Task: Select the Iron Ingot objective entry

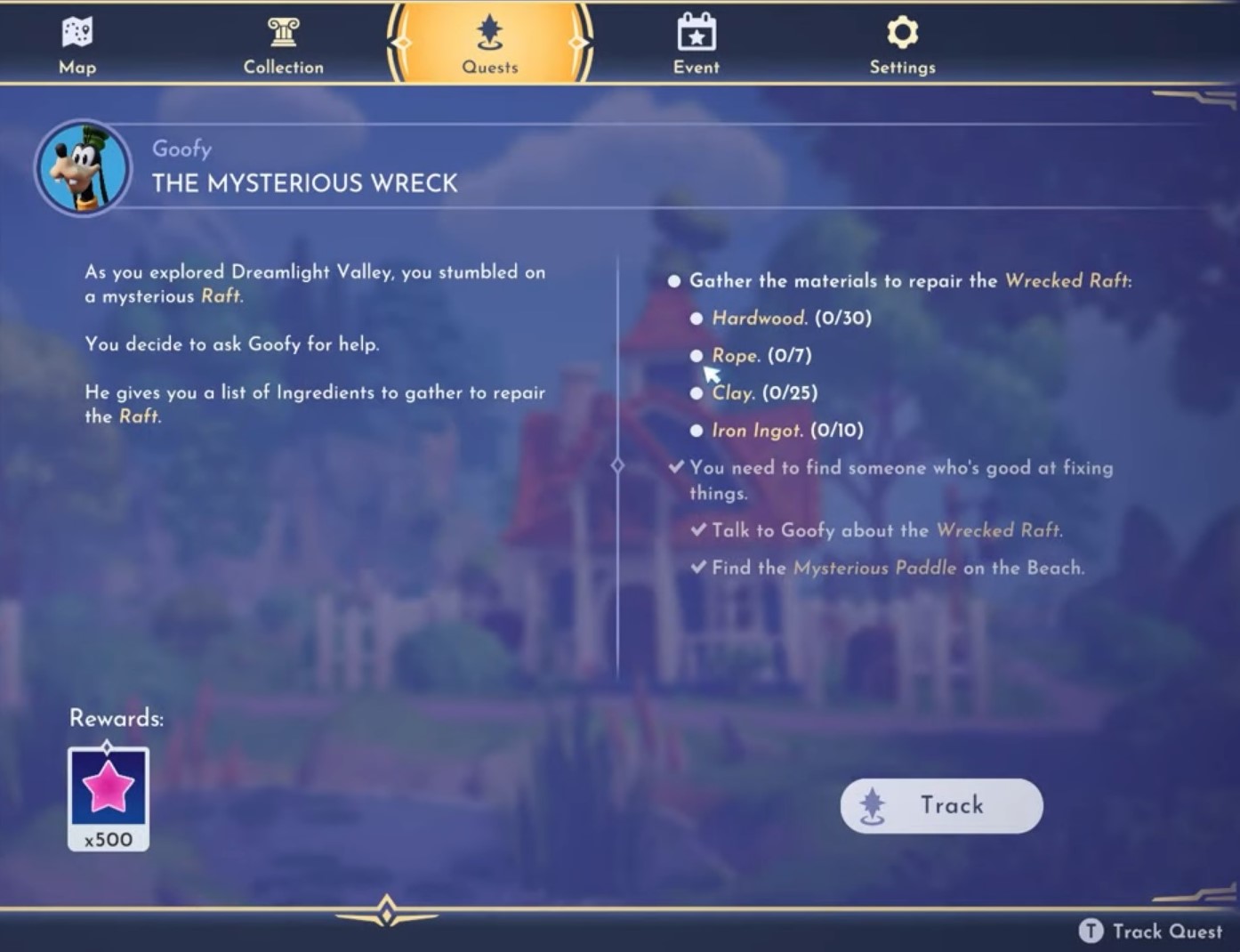Action: (x=786, y=431)
